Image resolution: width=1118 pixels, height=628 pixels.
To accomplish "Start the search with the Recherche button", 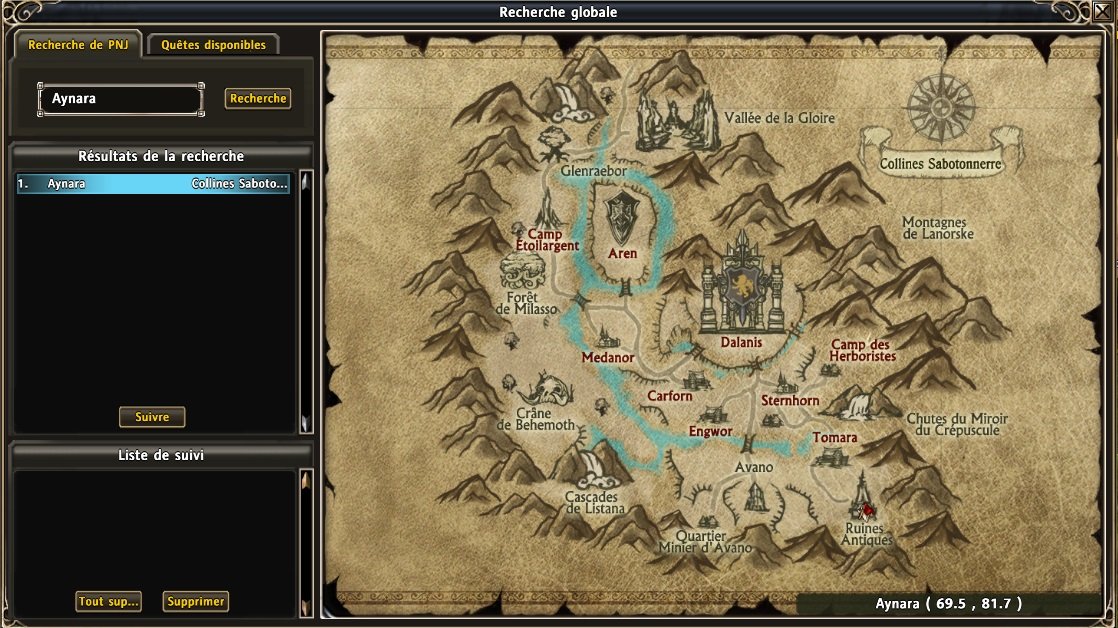I will (x=258, y=98).
